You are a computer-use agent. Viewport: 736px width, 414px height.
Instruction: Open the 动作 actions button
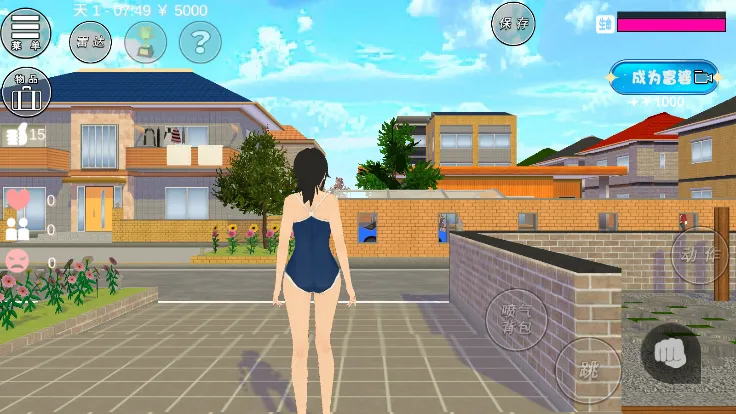(698, 256)
